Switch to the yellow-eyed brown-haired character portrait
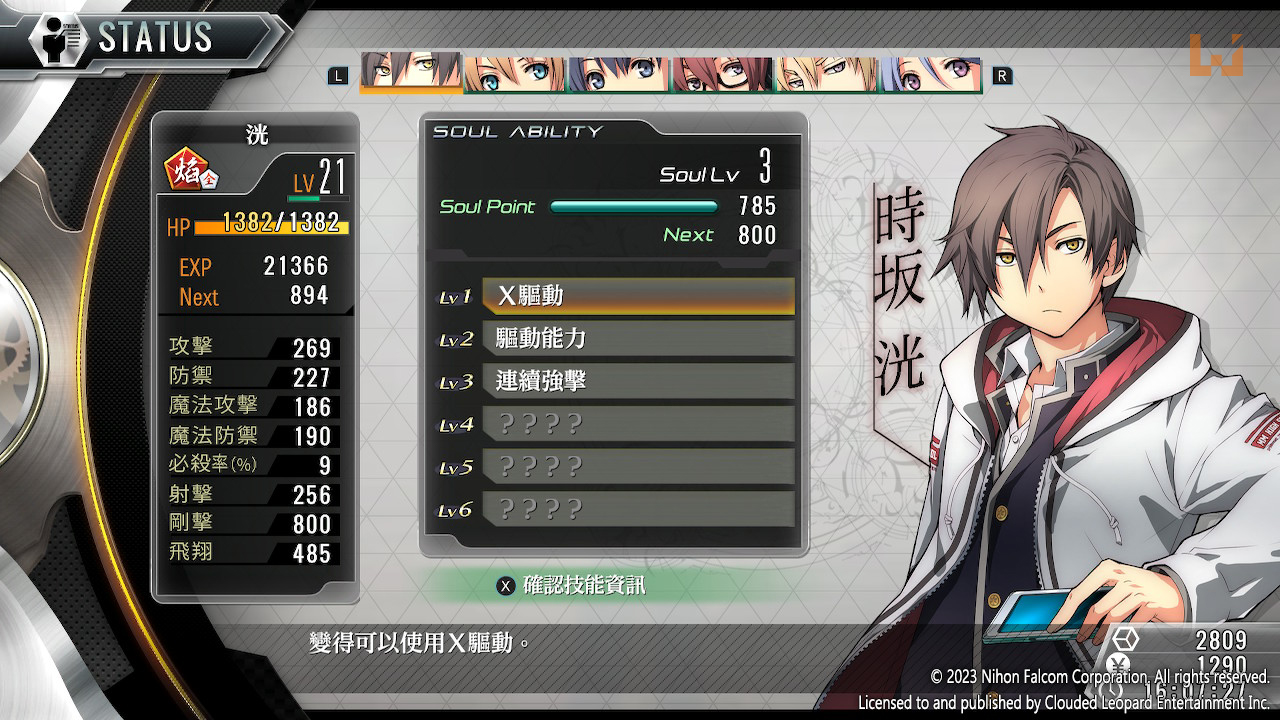 click(411, 72)
